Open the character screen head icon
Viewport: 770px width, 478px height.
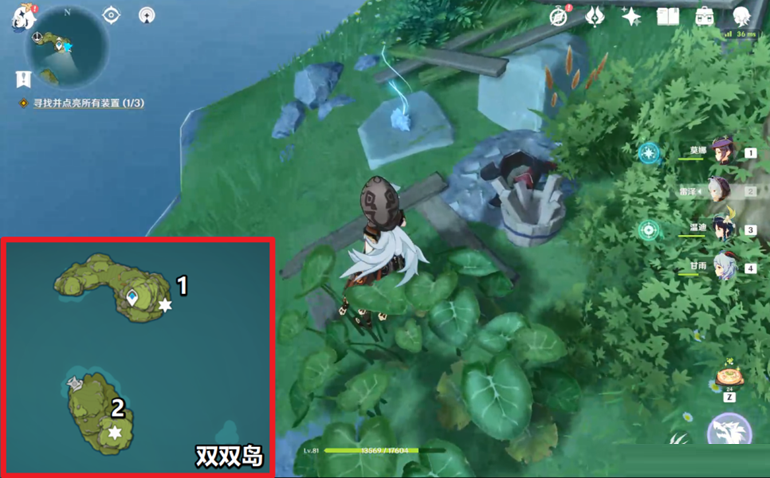pos(742,17)
